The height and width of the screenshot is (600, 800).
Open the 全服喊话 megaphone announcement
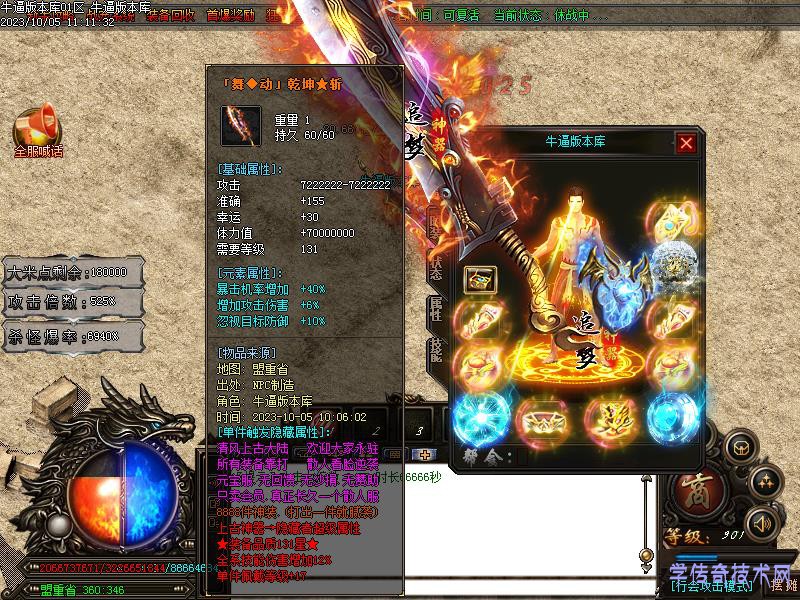coord(38,133)
